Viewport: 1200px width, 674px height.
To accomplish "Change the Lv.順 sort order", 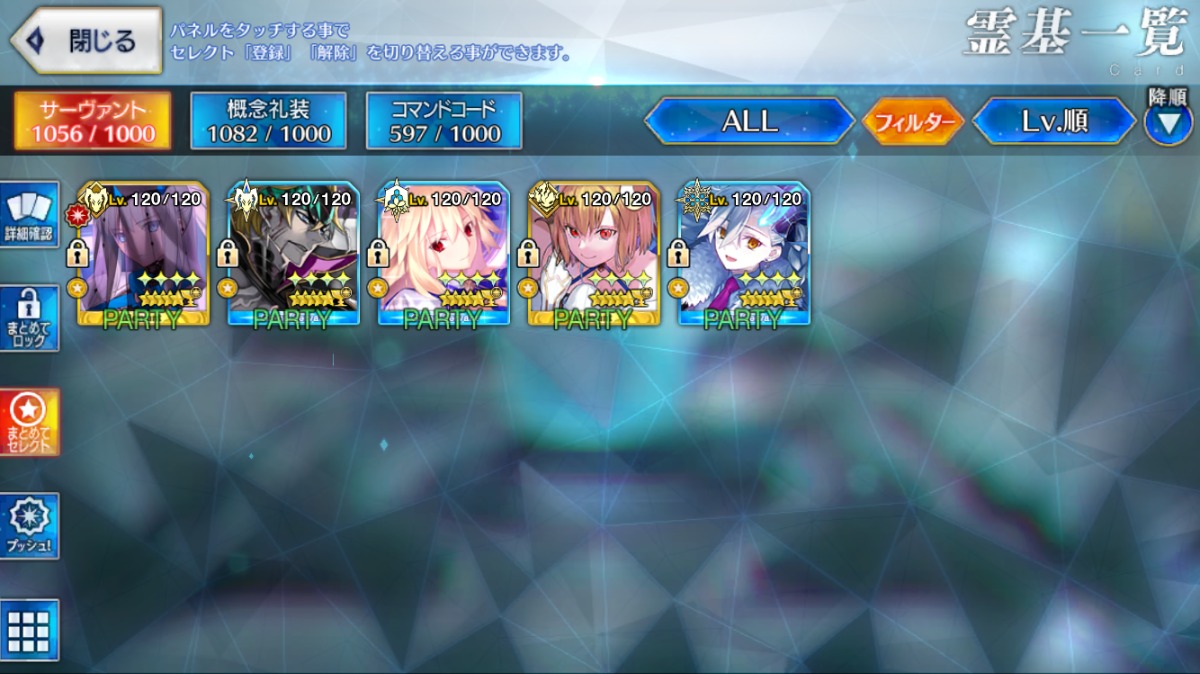I will (1053, 121).
